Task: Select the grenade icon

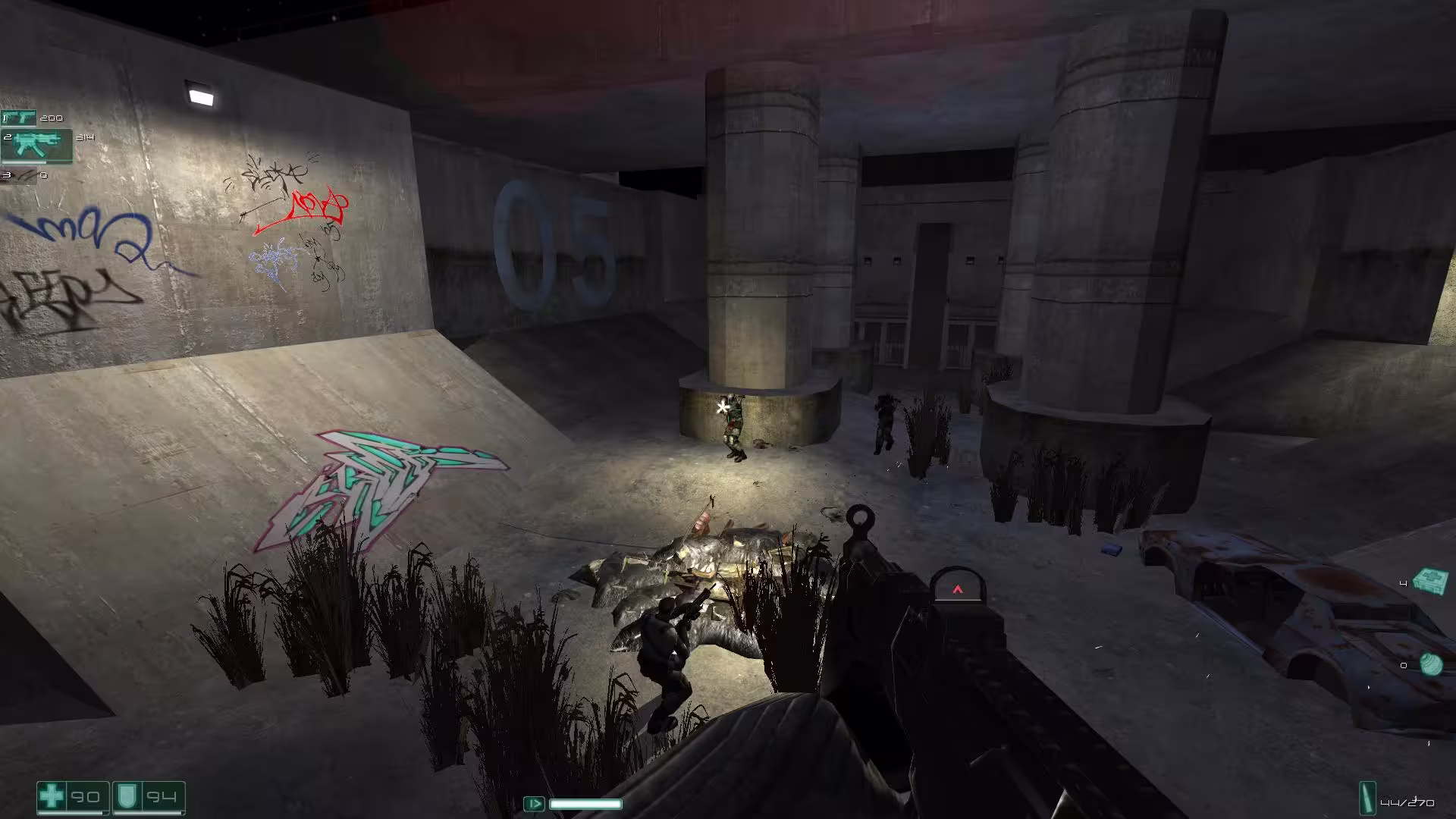Action: [x=1431, y=664]
